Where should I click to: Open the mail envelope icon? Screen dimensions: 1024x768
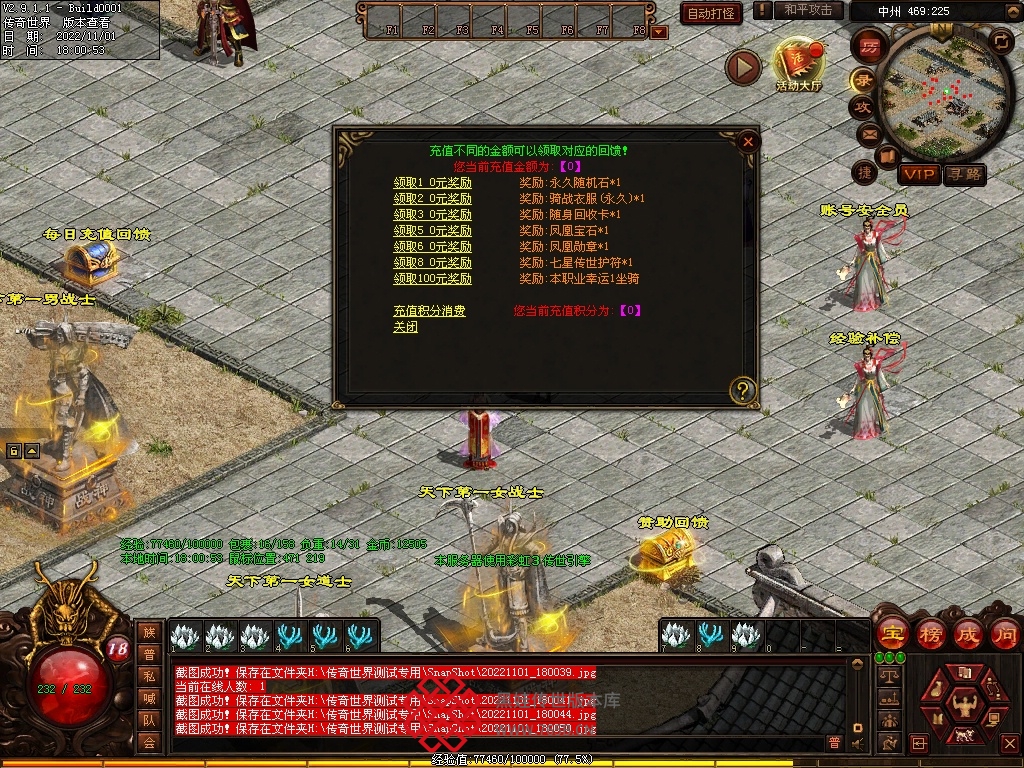868,134
